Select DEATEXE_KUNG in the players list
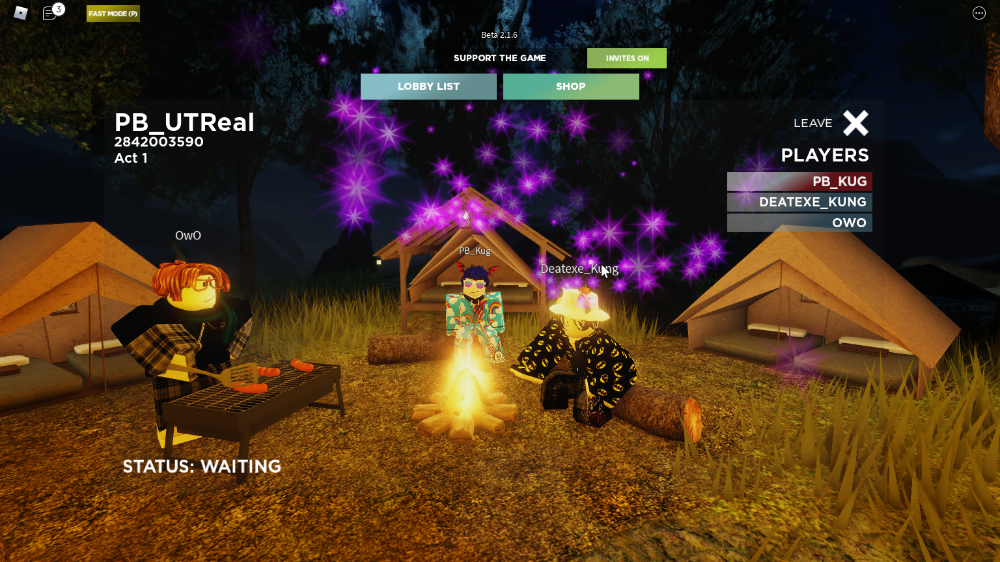Image resolution: width=1000 pixels, height=562 pixels. [799, 202]
